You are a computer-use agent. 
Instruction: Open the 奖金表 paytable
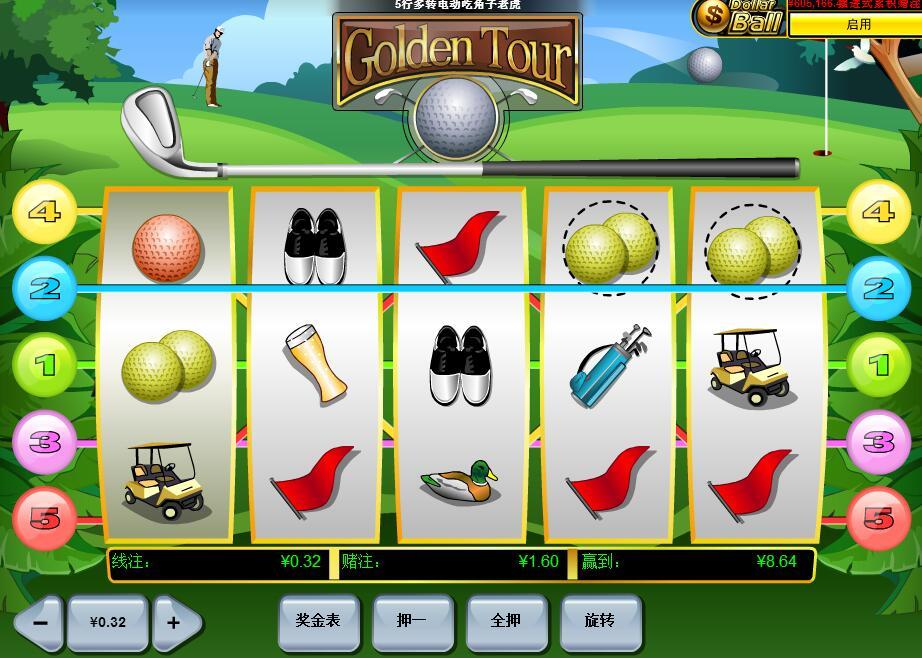318,621
